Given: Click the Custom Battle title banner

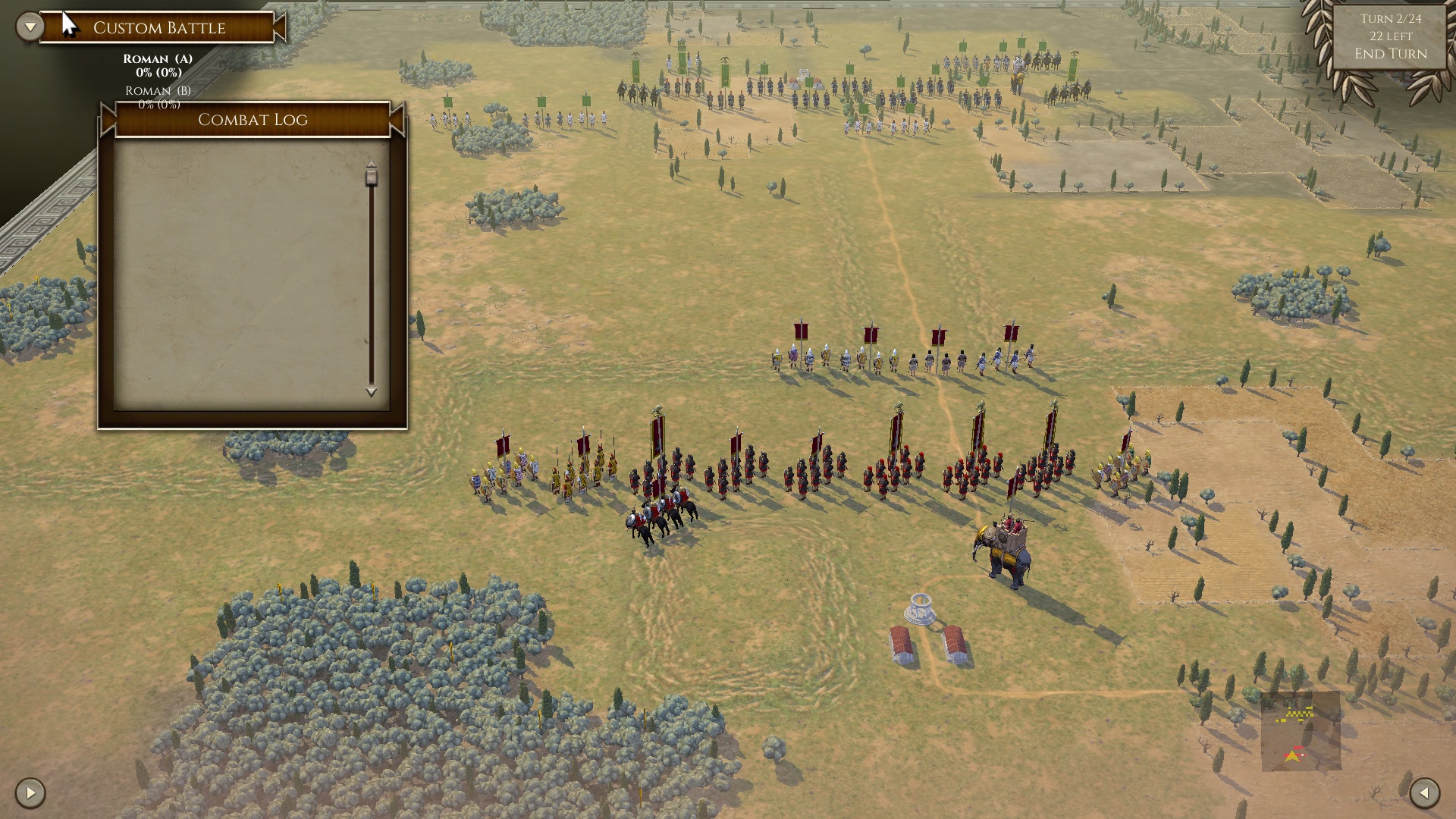Looking at the screenshot, I should click(159, 28).
